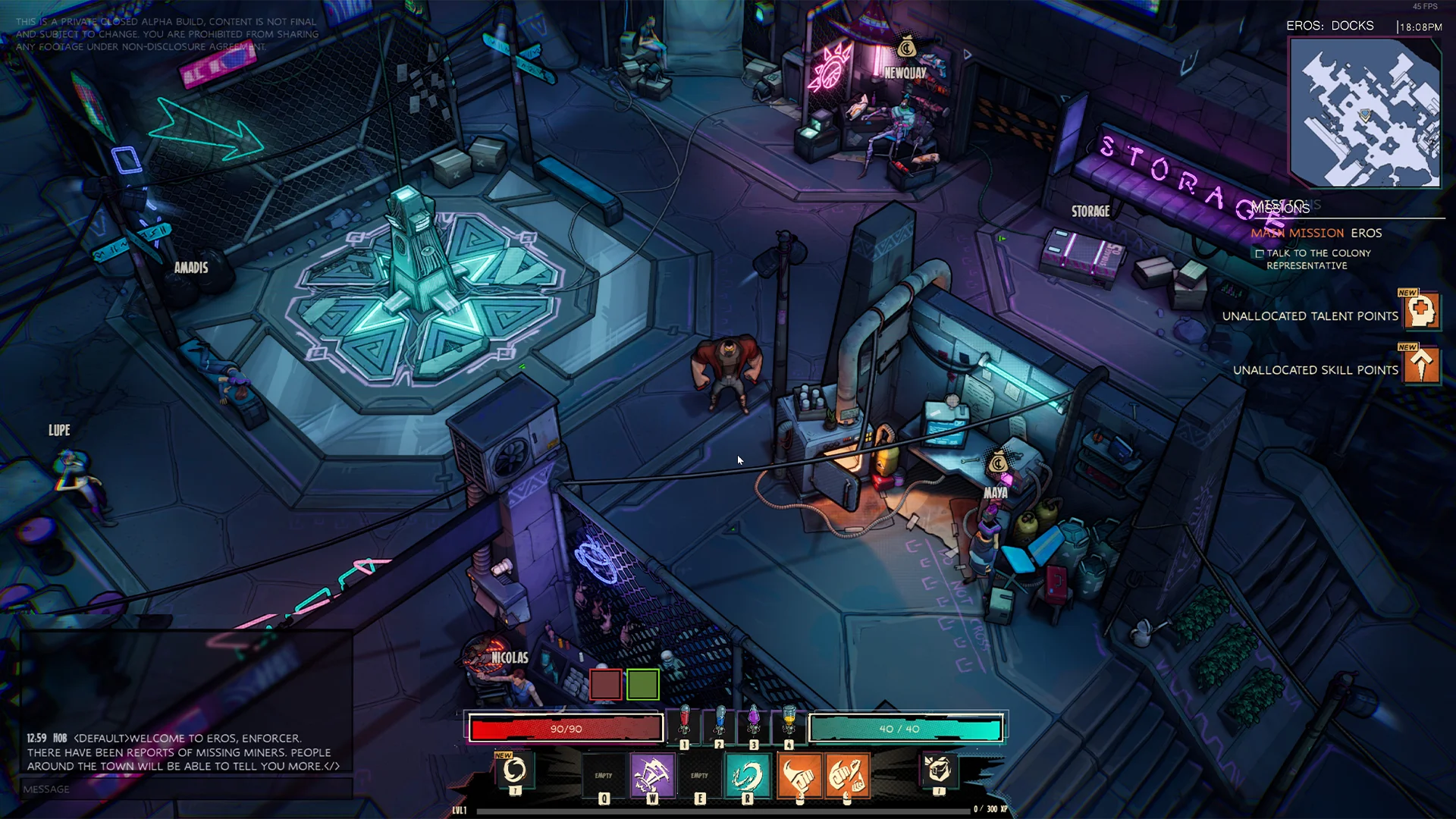Image resolution: width=1456 pixels, height=819 pixels.
Task: Click the empty E ability slot
Action: pos(699,775)
